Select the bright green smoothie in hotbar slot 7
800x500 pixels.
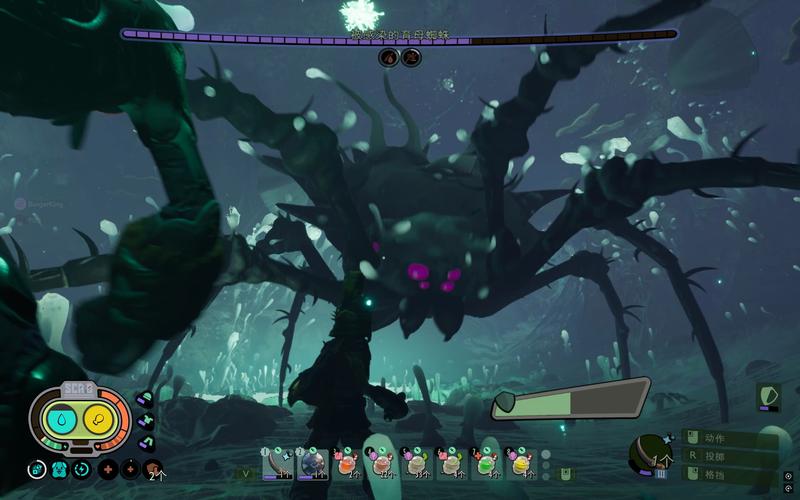click(486, 463)
